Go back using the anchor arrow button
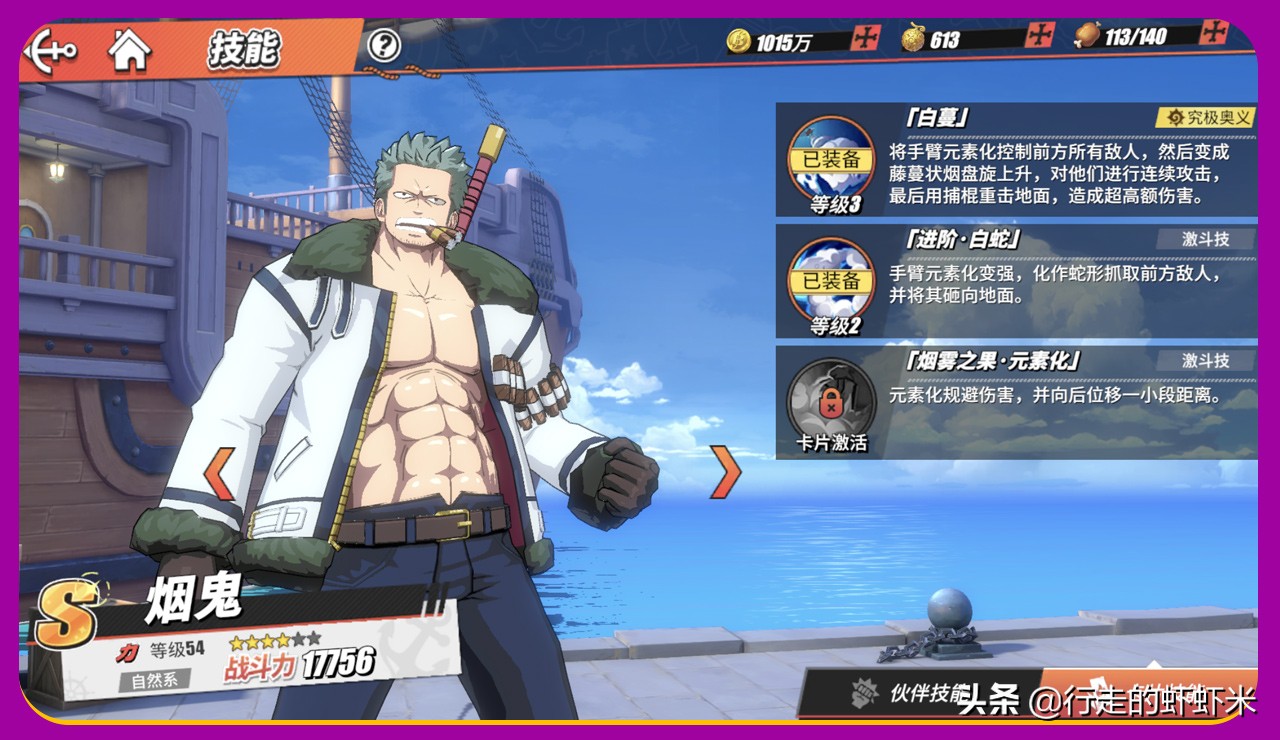 [x=50, y=50]
